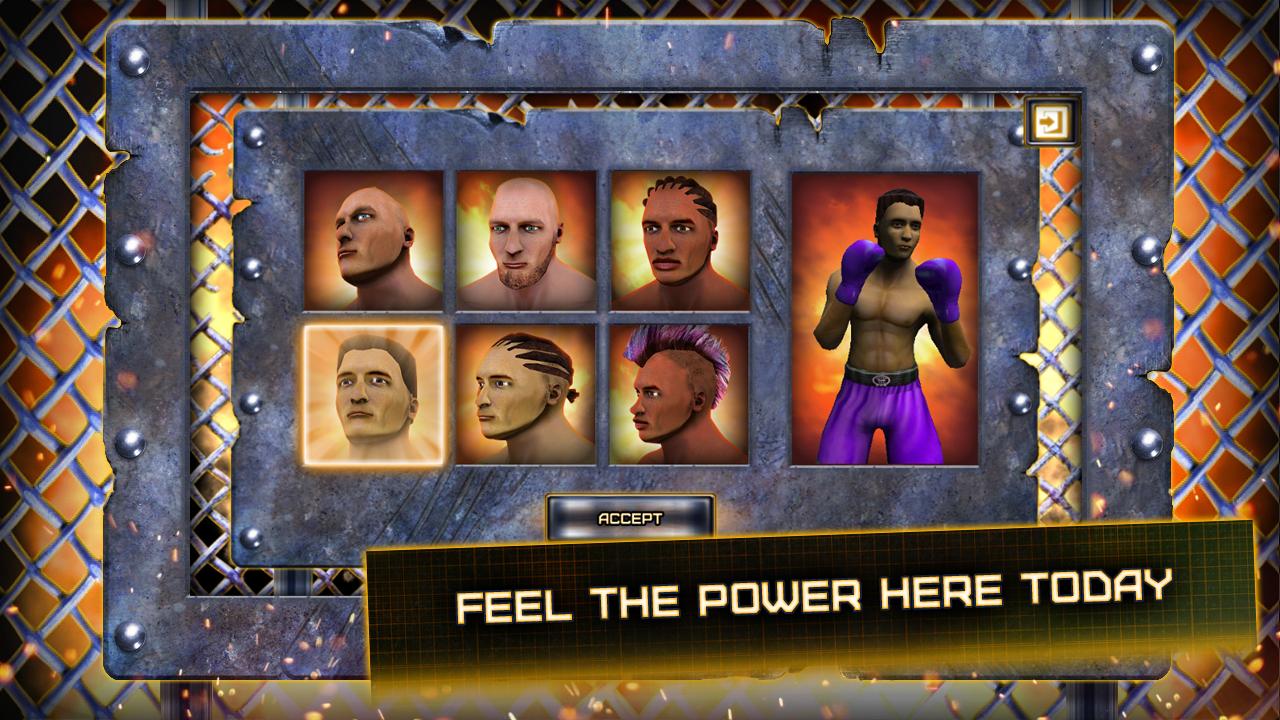Exit the screen via the door icon

(x=1051, y=123)
